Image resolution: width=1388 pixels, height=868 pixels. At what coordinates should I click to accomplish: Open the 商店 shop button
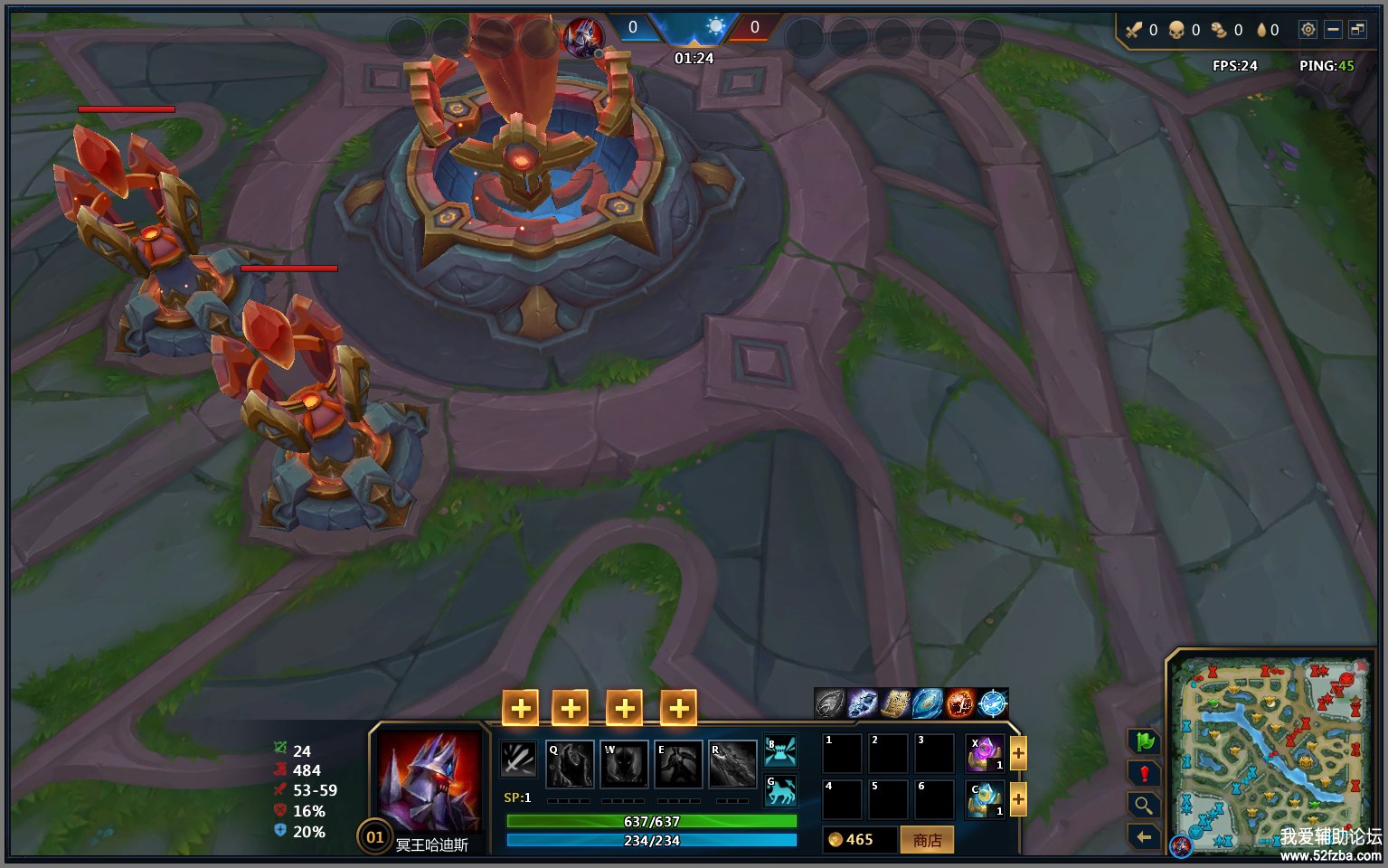[x=927, y=840]
